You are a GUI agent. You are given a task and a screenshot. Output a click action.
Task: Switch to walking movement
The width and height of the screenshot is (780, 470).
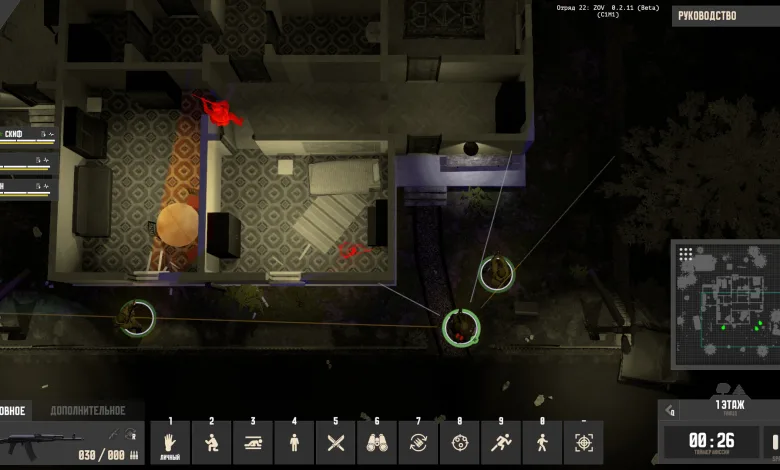(x=542, y=442)
